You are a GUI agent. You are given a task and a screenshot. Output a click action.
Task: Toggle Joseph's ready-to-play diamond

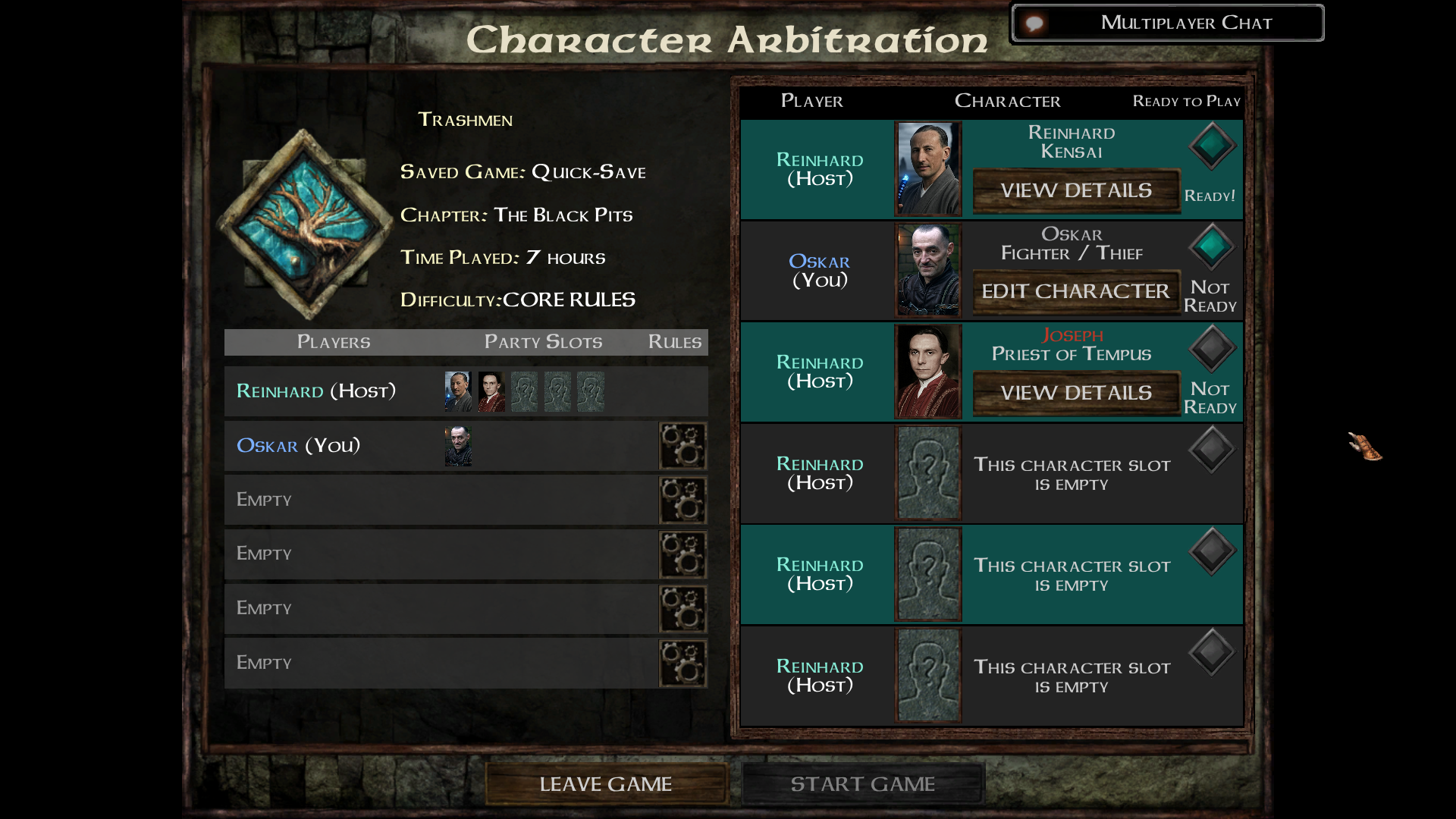pyautogui.click(x=1212, y=348)
